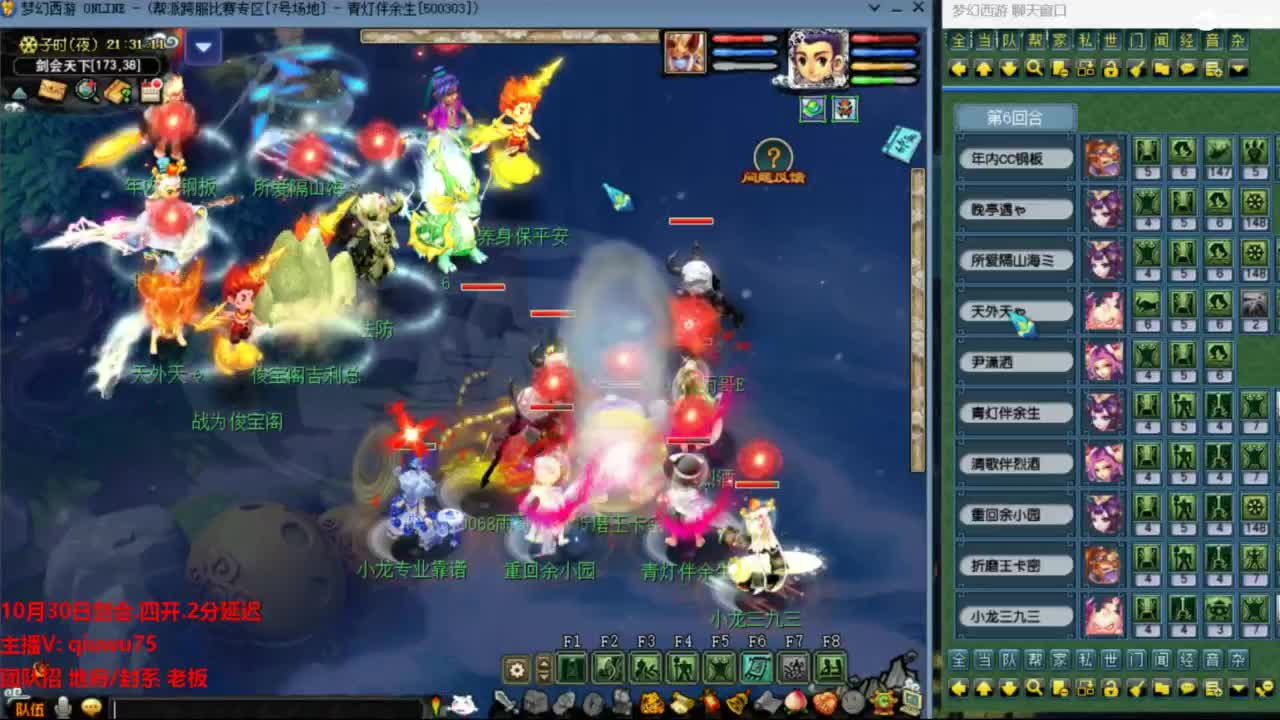Viewport: 1280px width, 720px height.
Task: Click the world-search magnifier below the coordinates display
Action: click(x=85, y=90)
